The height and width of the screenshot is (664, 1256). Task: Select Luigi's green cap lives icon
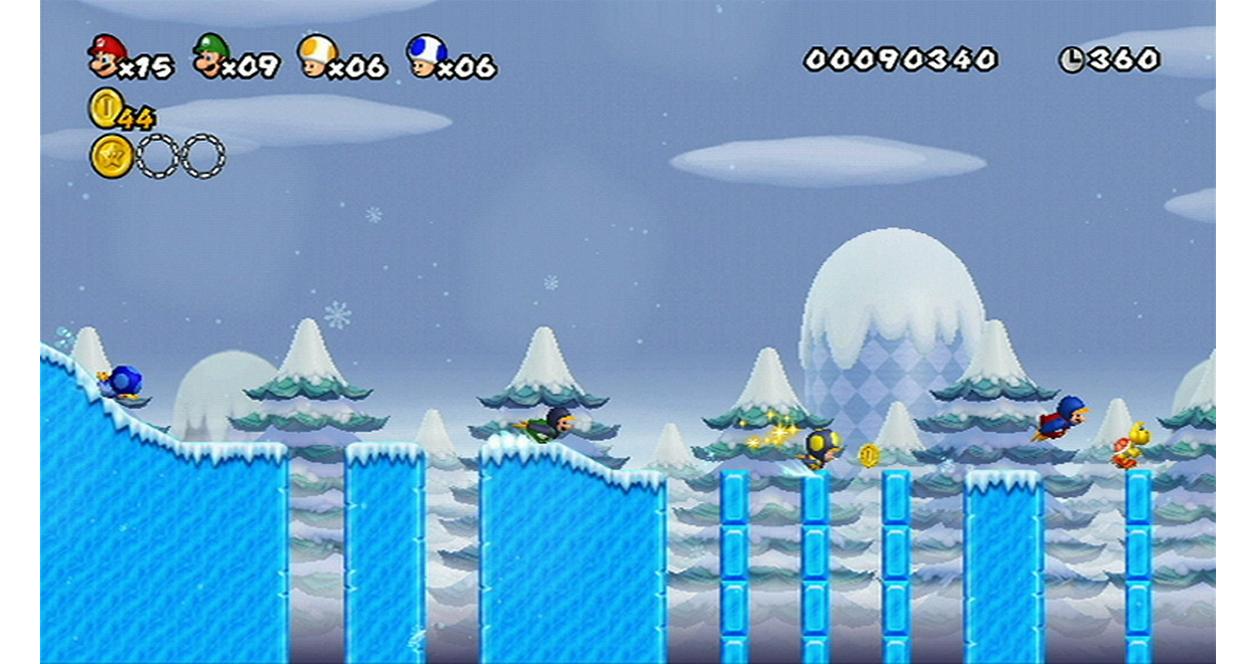(x=210, y=56)
